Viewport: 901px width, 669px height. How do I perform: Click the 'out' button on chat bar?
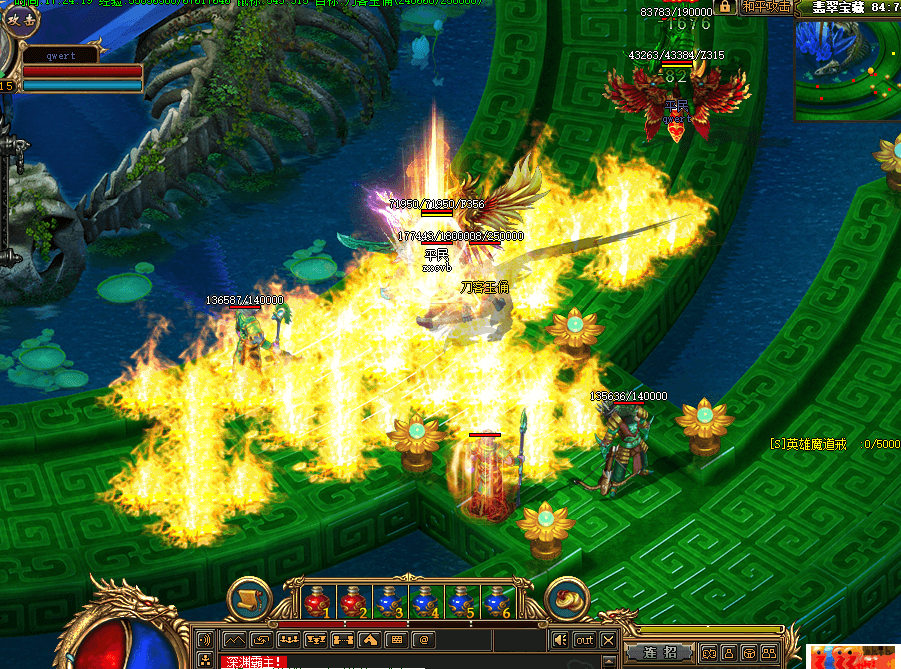click(584, 640)
